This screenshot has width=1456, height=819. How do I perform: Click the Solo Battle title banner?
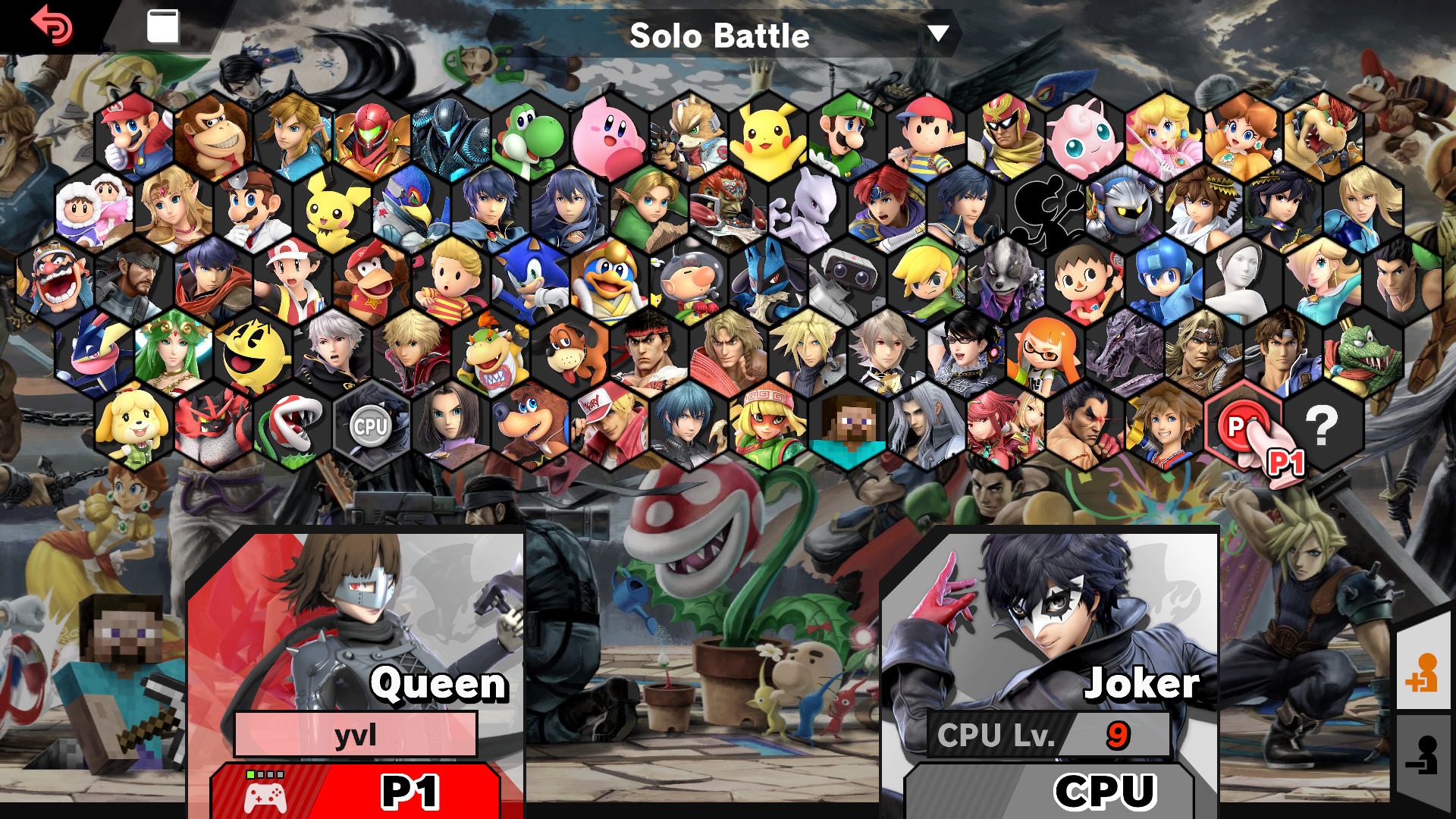pos(720,35)
